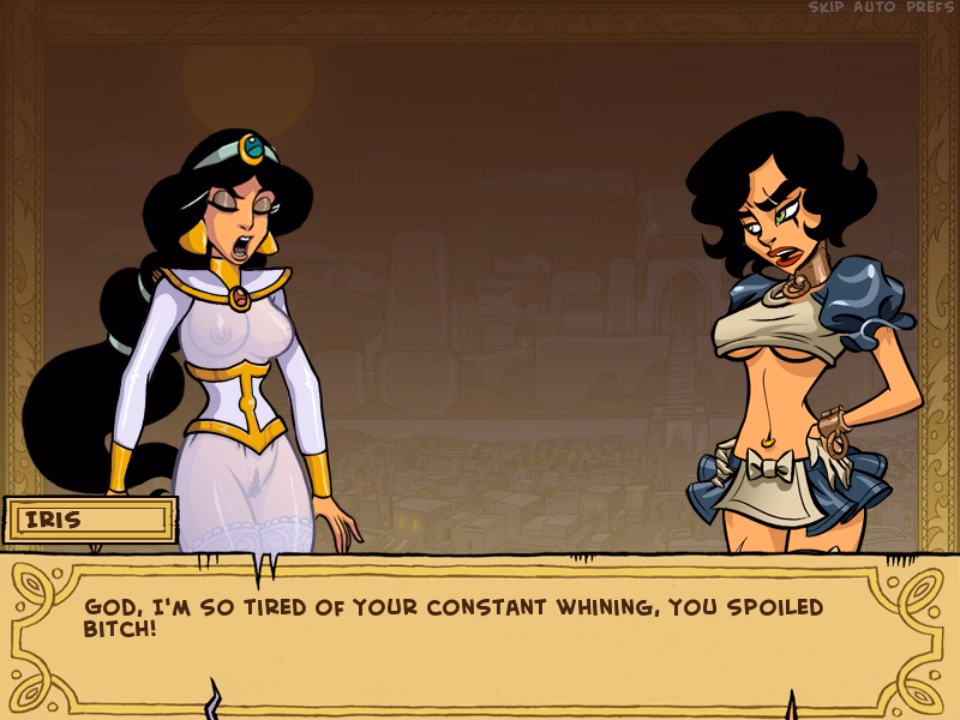Advance the dialogue text box
This screenshot has height=720, width=960.
[x=478, y=632]
